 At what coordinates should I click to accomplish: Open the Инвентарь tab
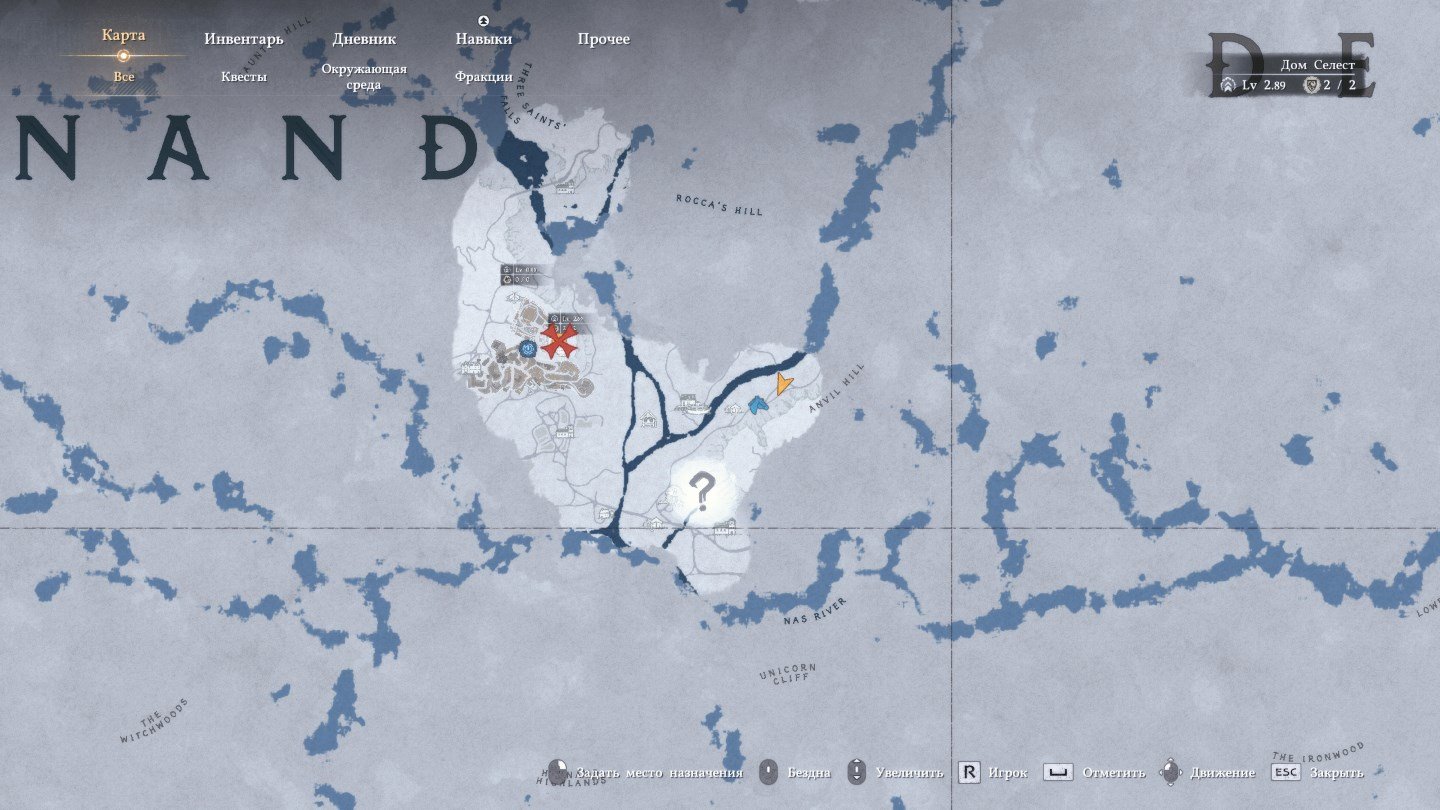coord(244,39)
